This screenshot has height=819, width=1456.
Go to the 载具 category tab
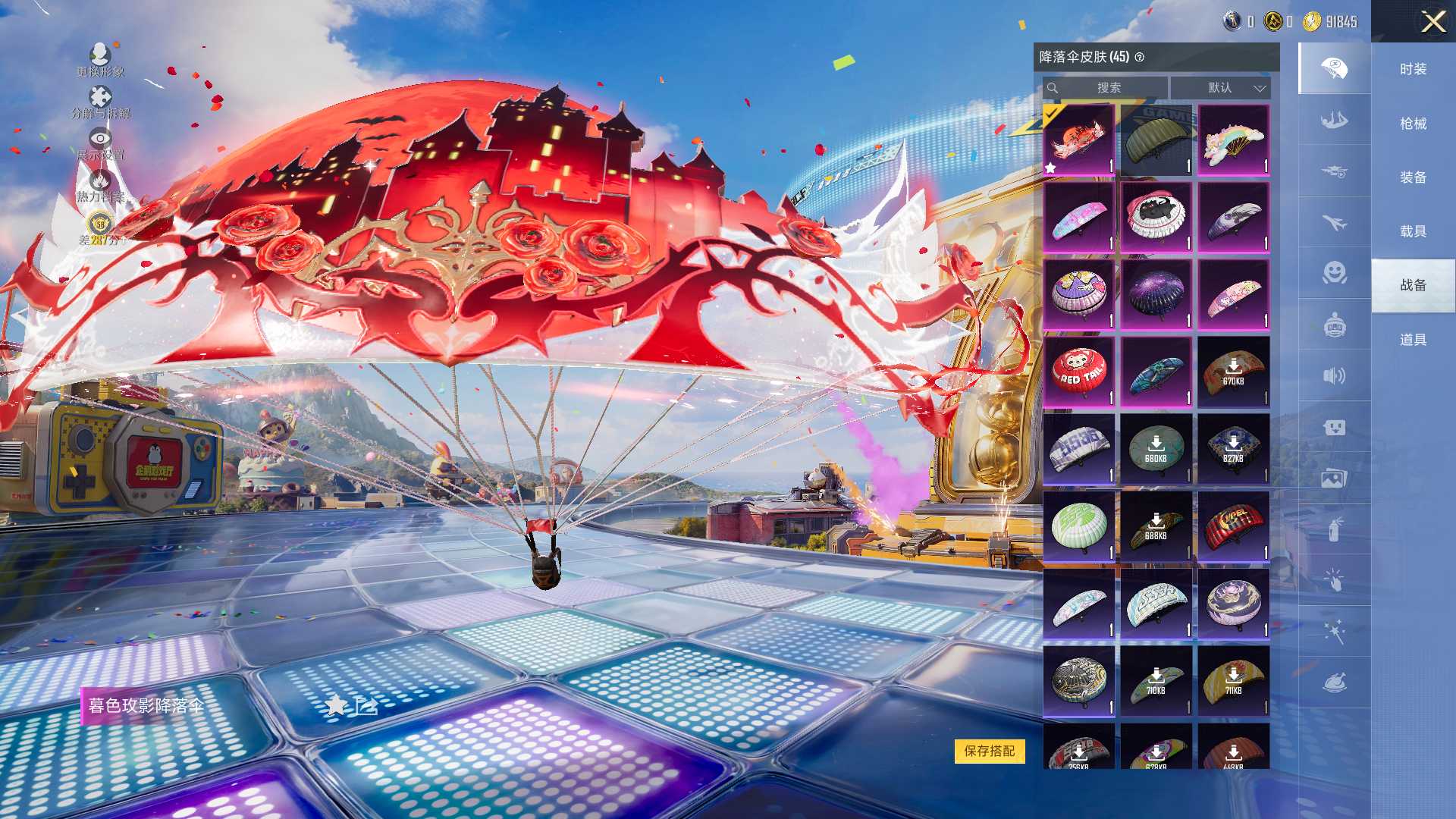pos(1413,231)
